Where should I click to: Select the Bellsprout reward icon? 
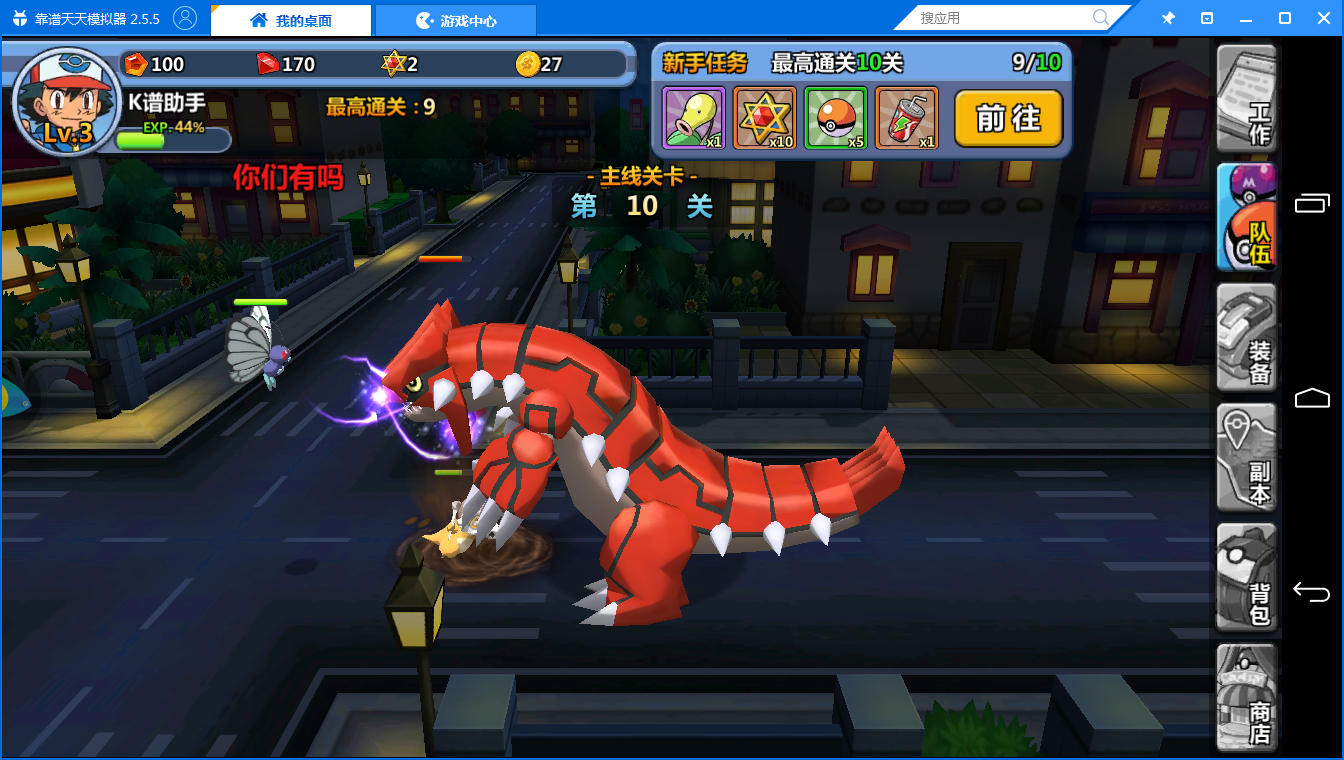click(693, 118)
